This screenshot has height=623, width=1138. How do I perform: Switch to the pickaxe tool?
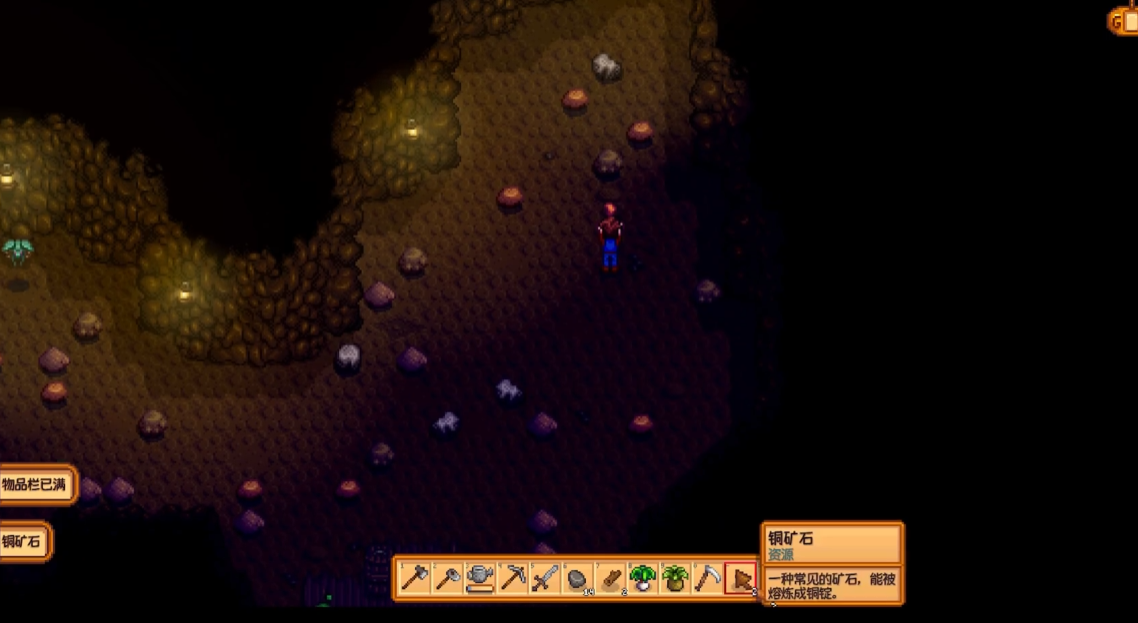(x=513, y=578)
